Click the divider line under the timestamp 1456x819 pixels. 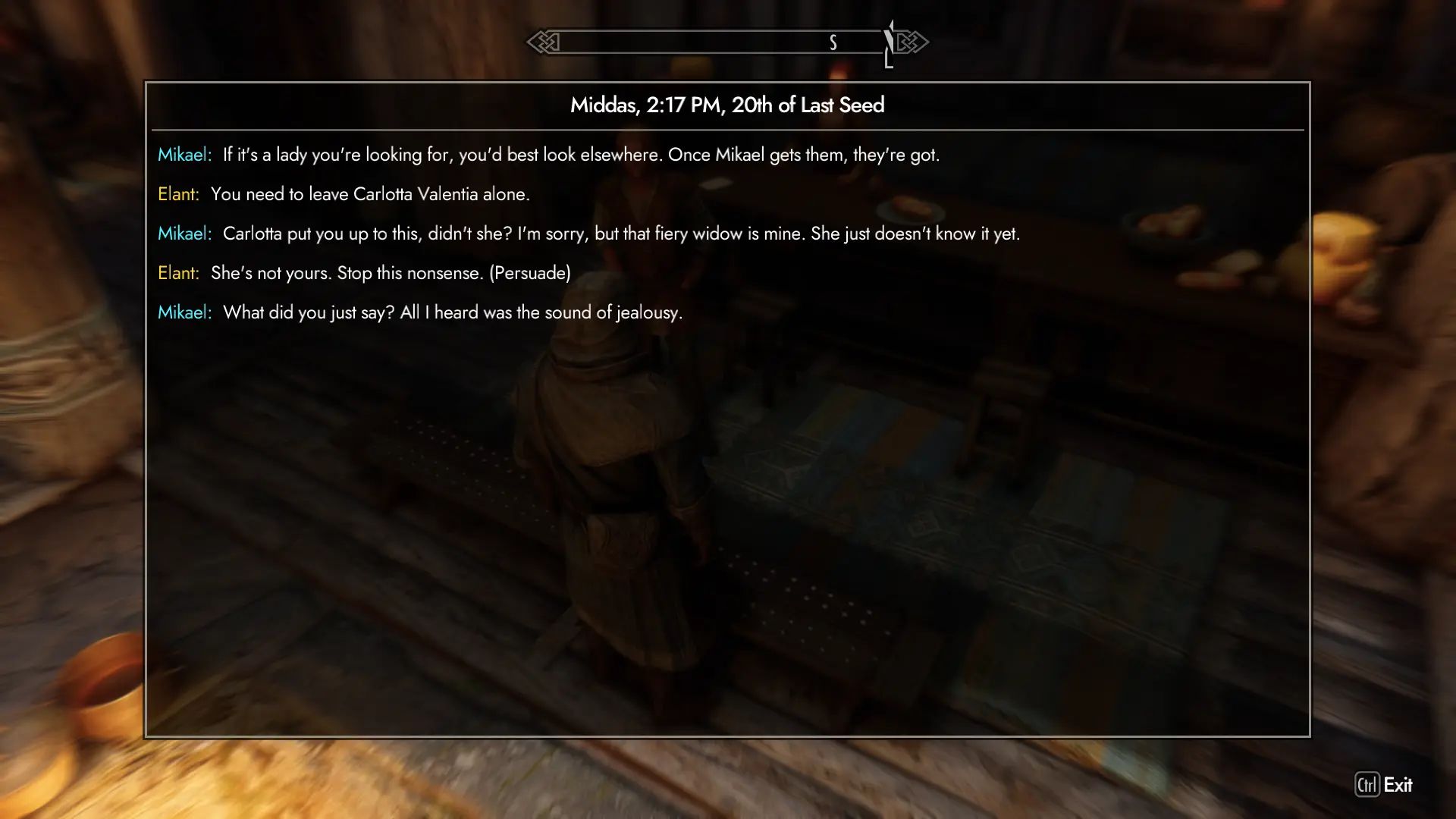[x=727, y=129]
